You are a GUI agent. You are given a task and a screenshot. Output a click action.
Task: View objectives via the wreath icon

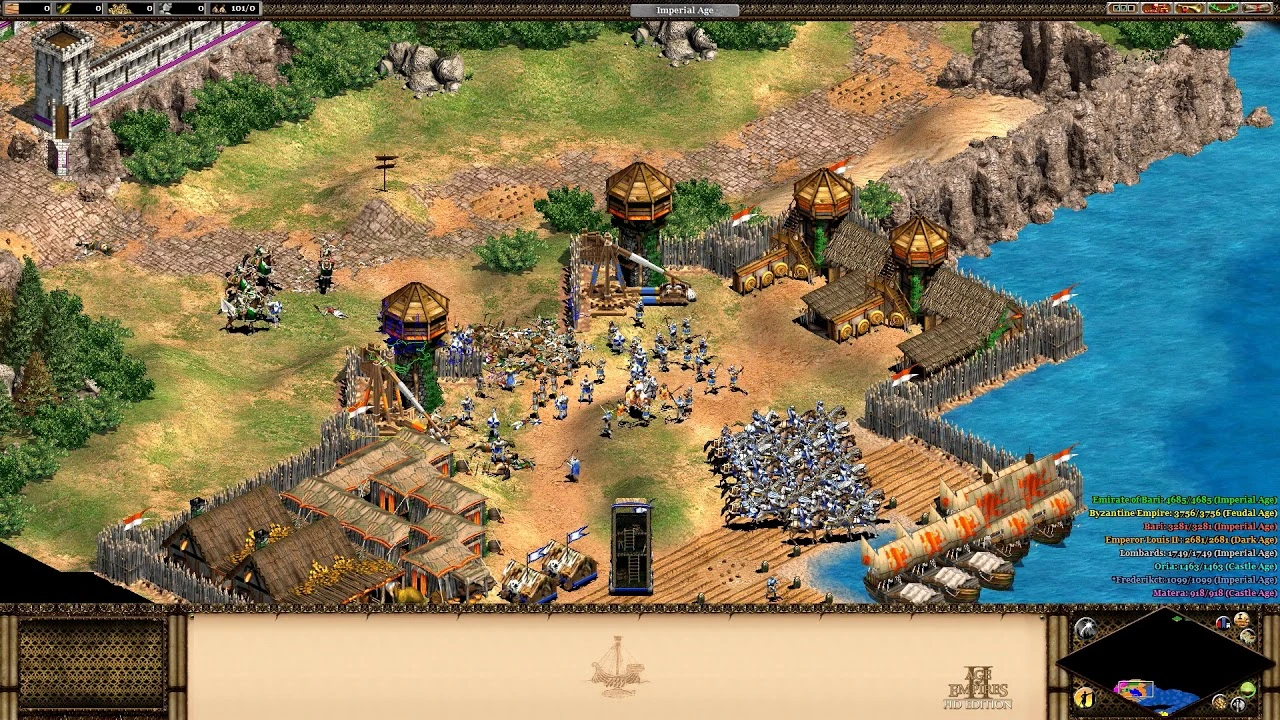click(1222, 10)
